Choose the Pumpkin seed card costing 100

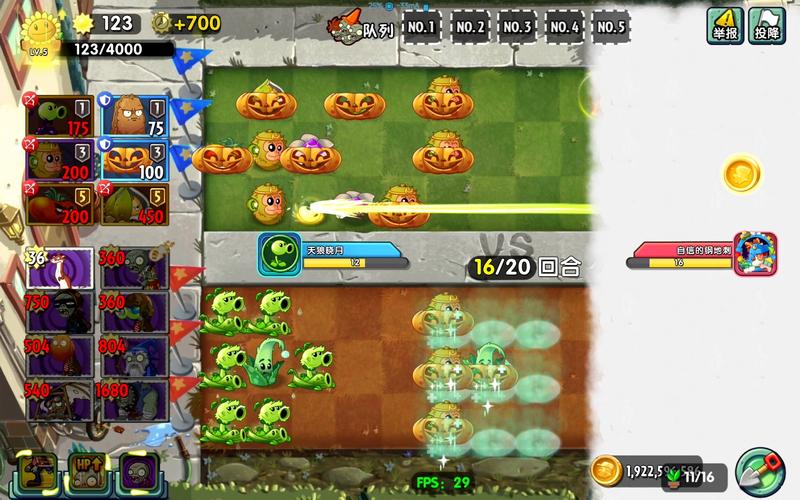point(134,160)
